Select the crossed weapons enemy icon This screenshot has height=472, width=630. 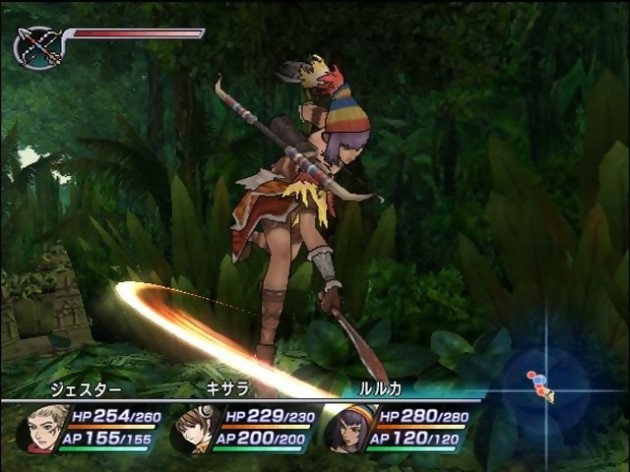coord(38,46)
